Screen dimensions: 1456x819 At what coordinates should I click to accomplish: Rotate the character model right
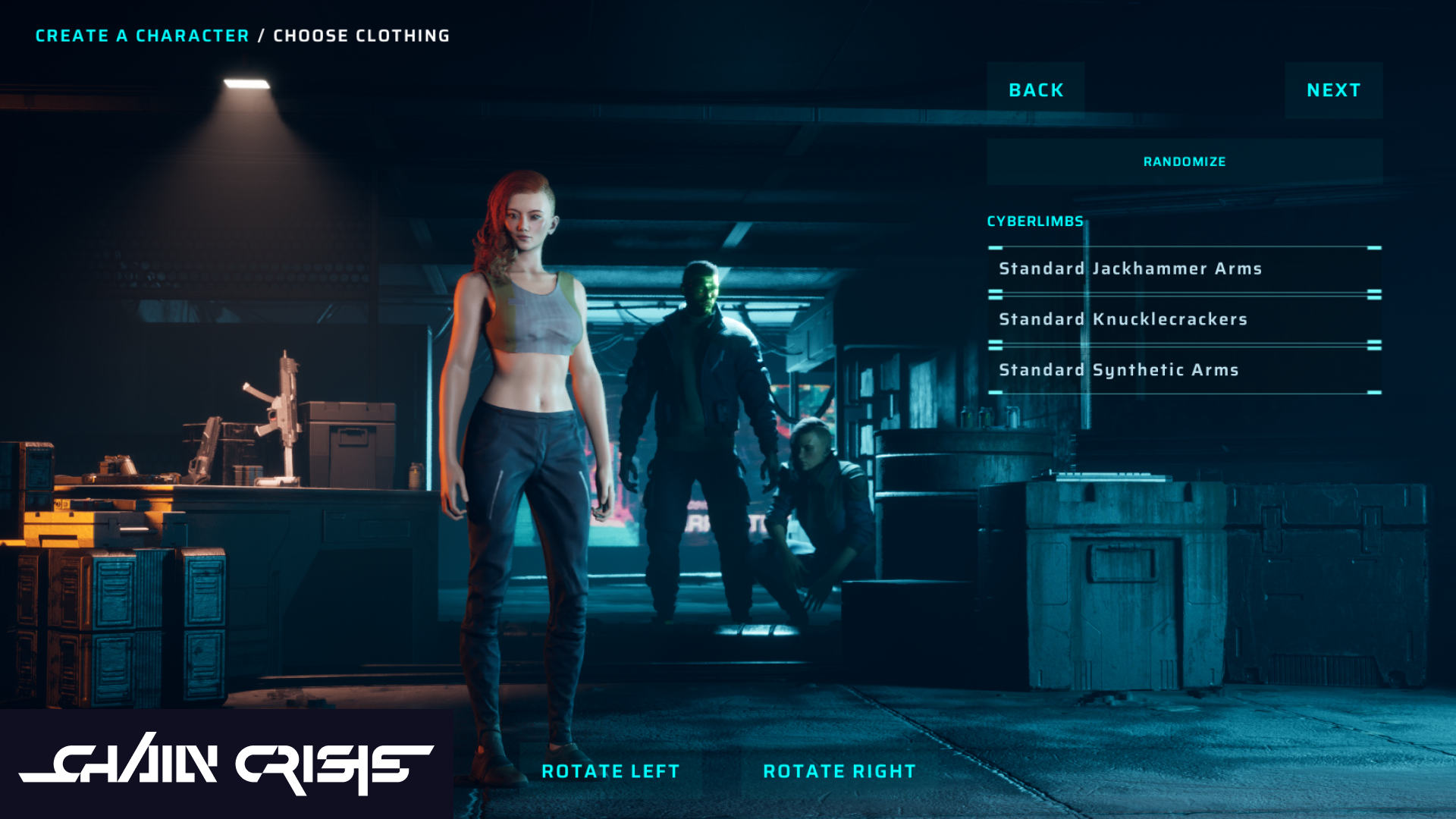pos(839,771)
